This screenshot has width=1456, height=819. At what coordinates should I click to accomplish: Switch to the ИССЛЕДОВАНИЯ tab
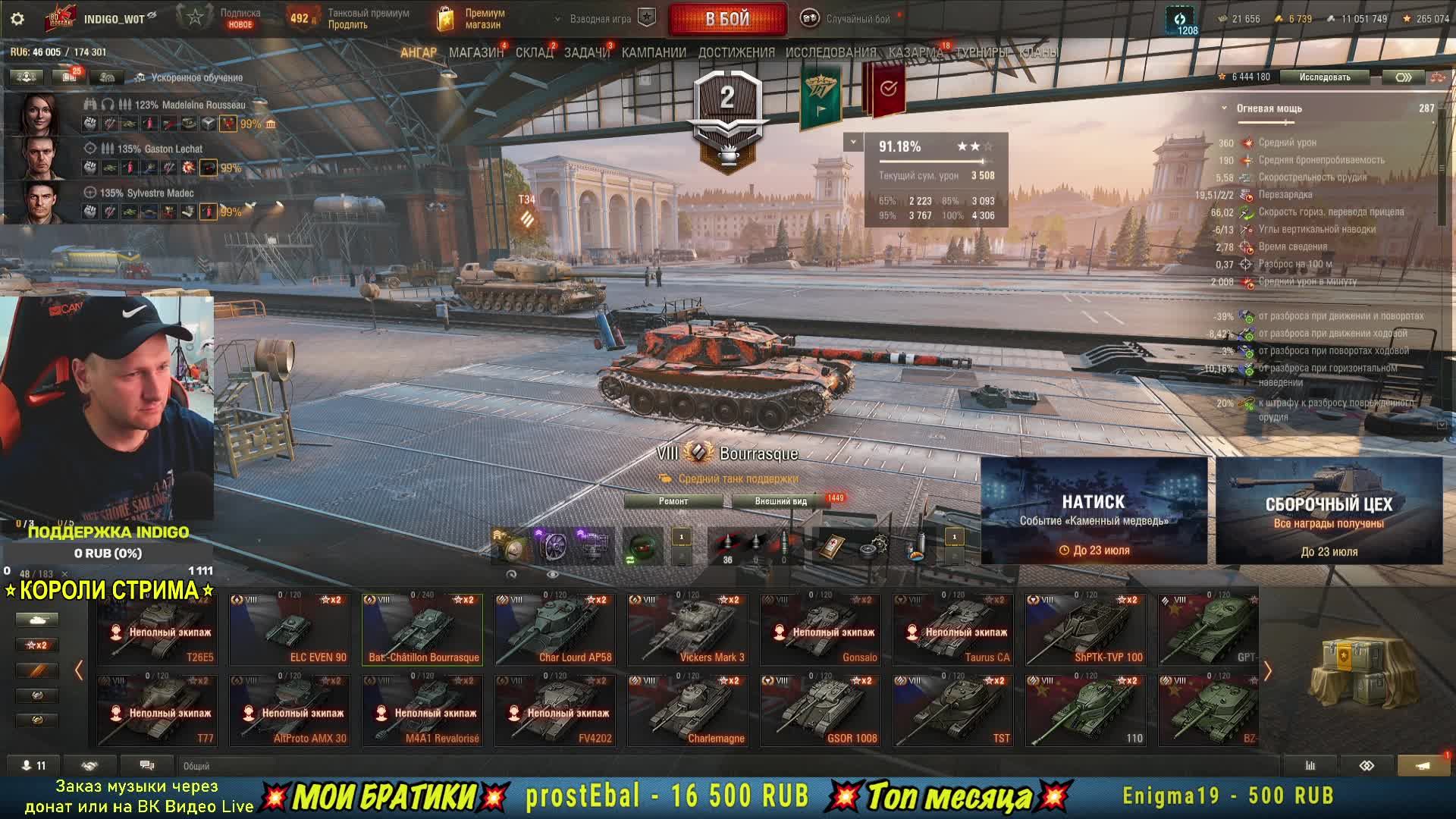tap(830, 52)
